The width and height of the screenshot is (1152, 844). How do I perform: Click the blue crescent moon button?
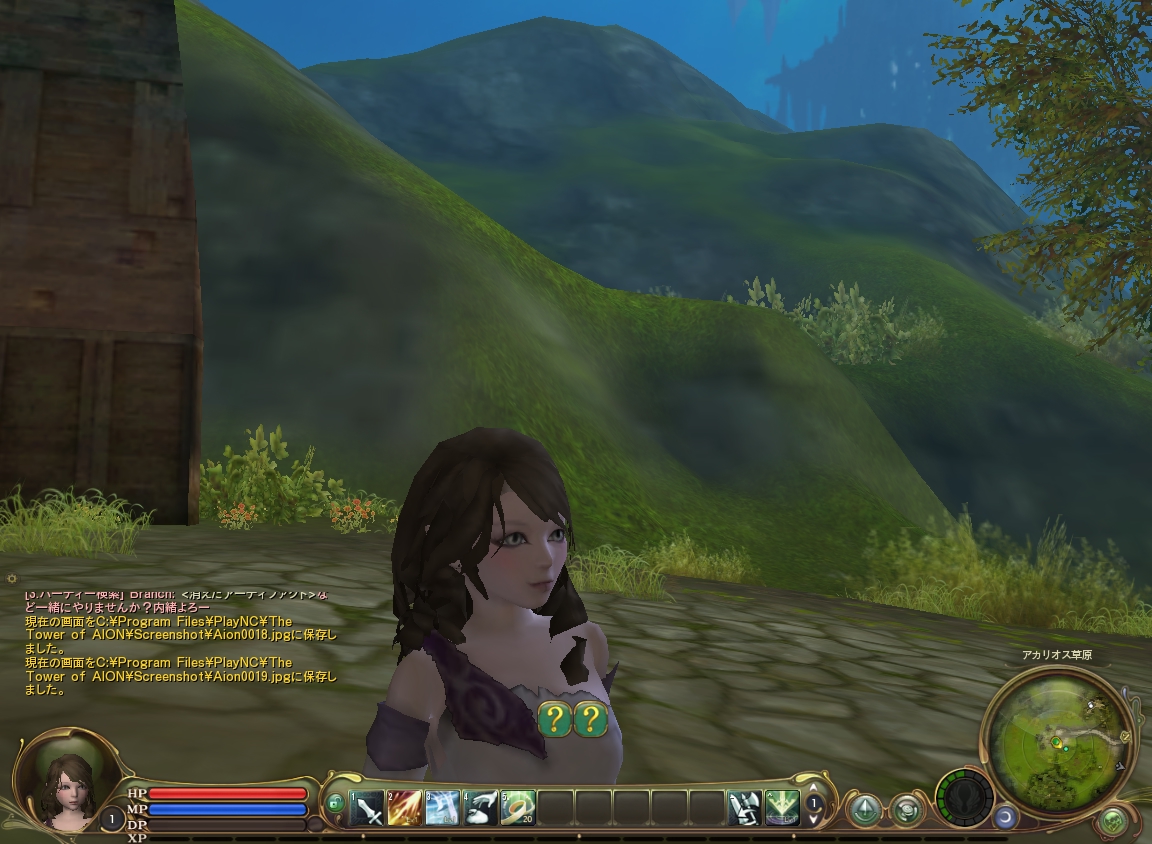(1005, 817)
